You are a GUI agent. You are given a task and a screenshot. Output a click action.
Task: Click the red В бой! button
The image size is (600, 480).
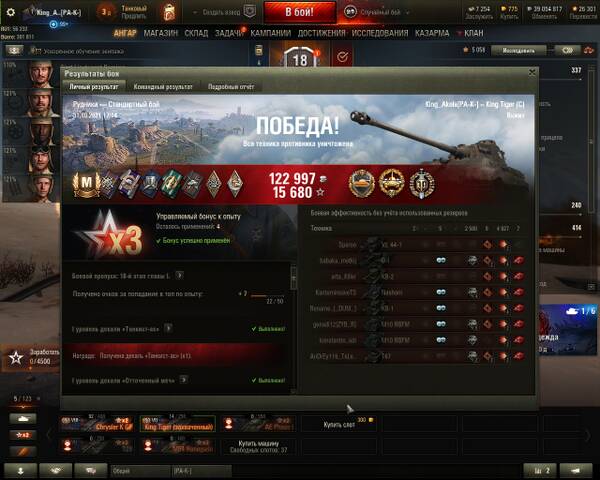click(297, 12)
